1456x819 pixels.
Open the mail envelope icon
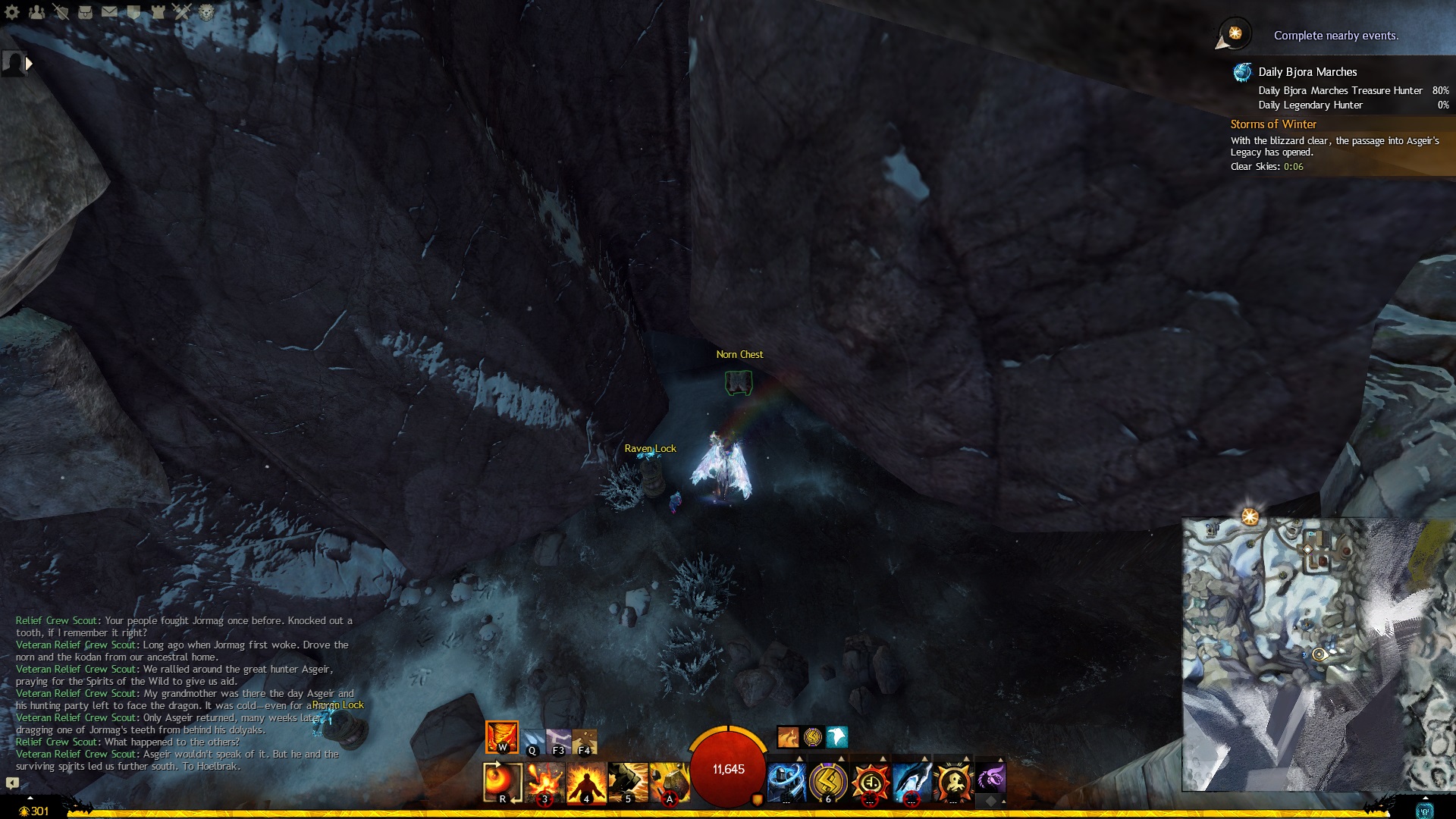tap(109, 12)
